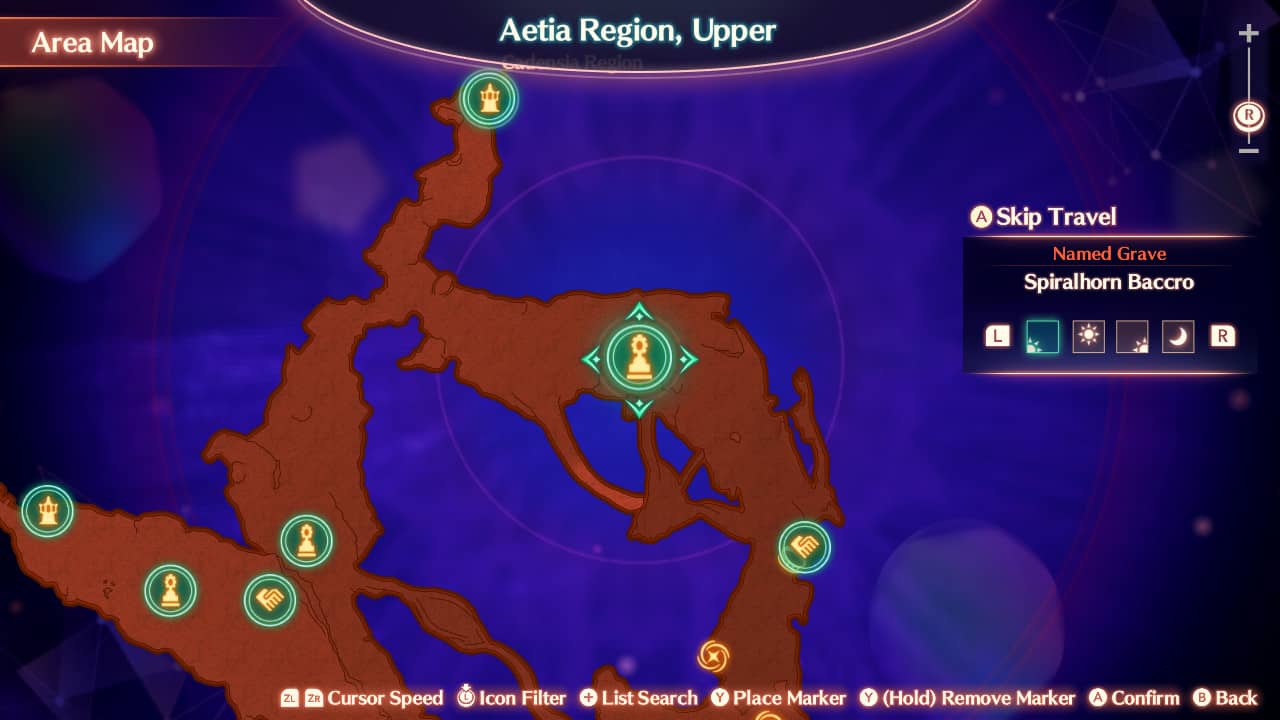
Task: Open the Icon Filter
Action: tap(511, 698)
